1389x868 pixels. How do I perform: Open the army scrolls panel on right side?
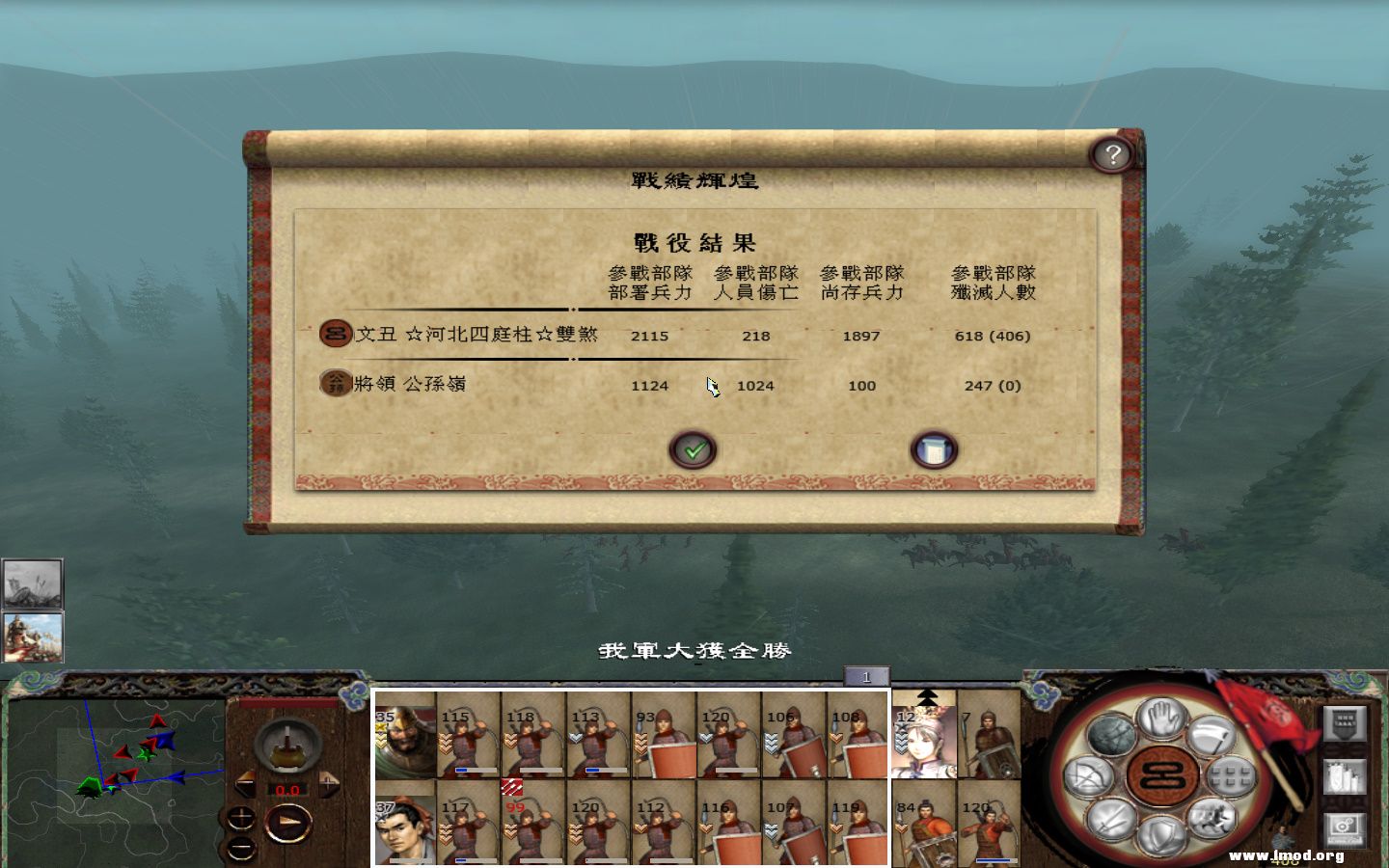click(x=1346, y=776)
